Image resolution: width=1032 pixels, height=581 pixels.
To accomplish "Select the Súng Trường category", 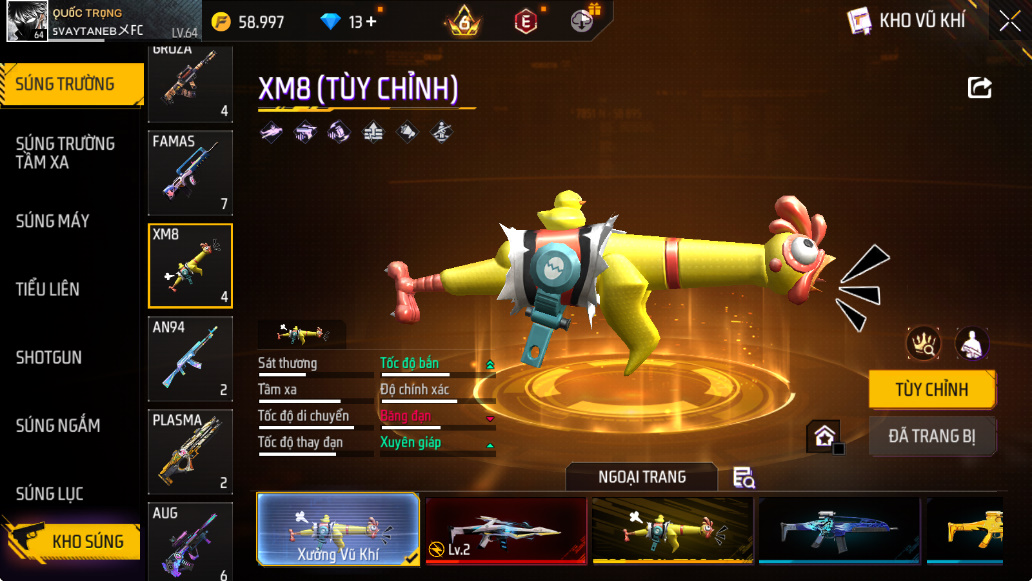I will coord(67,84).
